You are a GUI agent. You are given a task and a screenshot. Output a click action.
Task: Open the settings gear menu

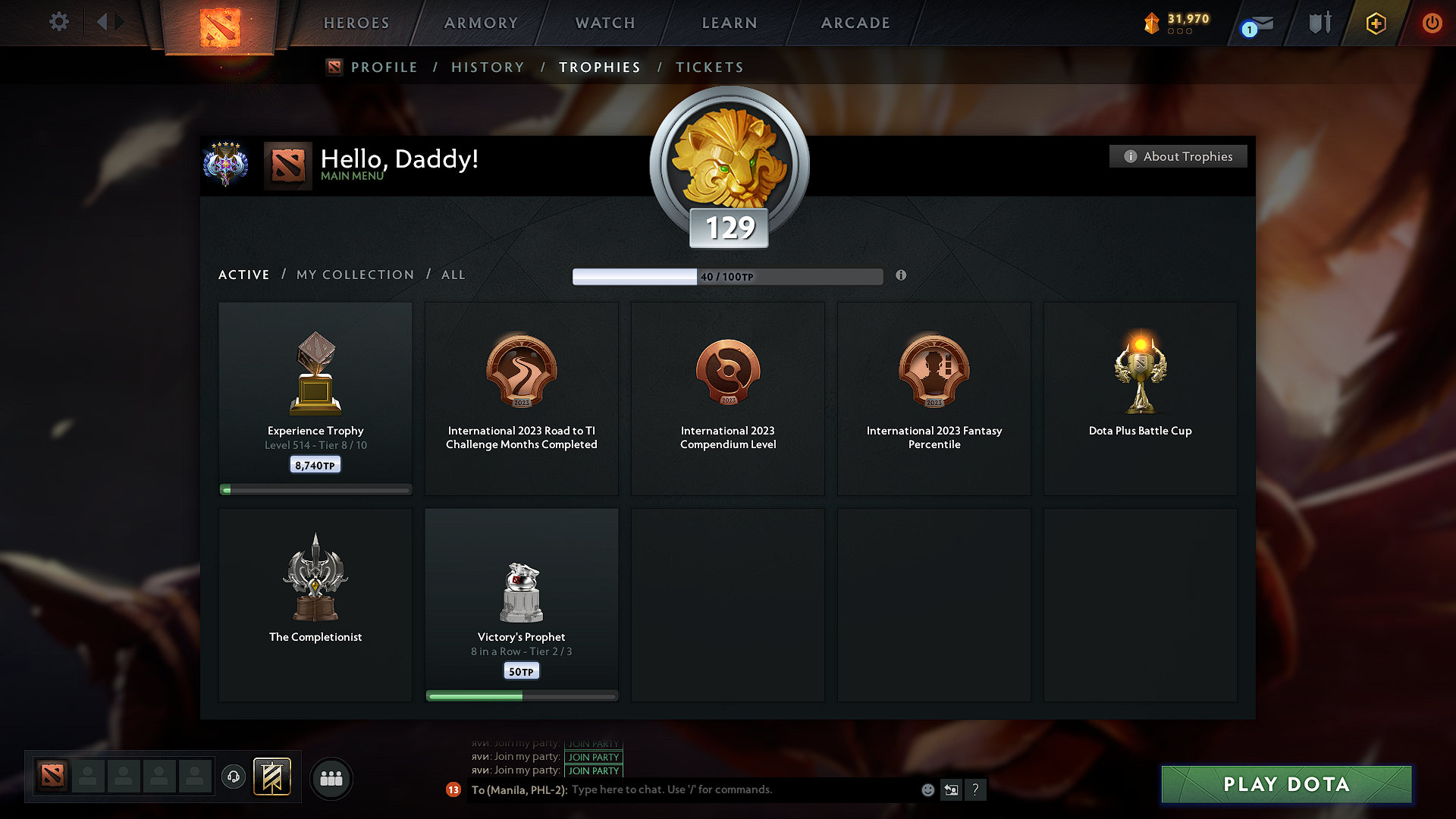pyautogui.click(x=59, y=22)
